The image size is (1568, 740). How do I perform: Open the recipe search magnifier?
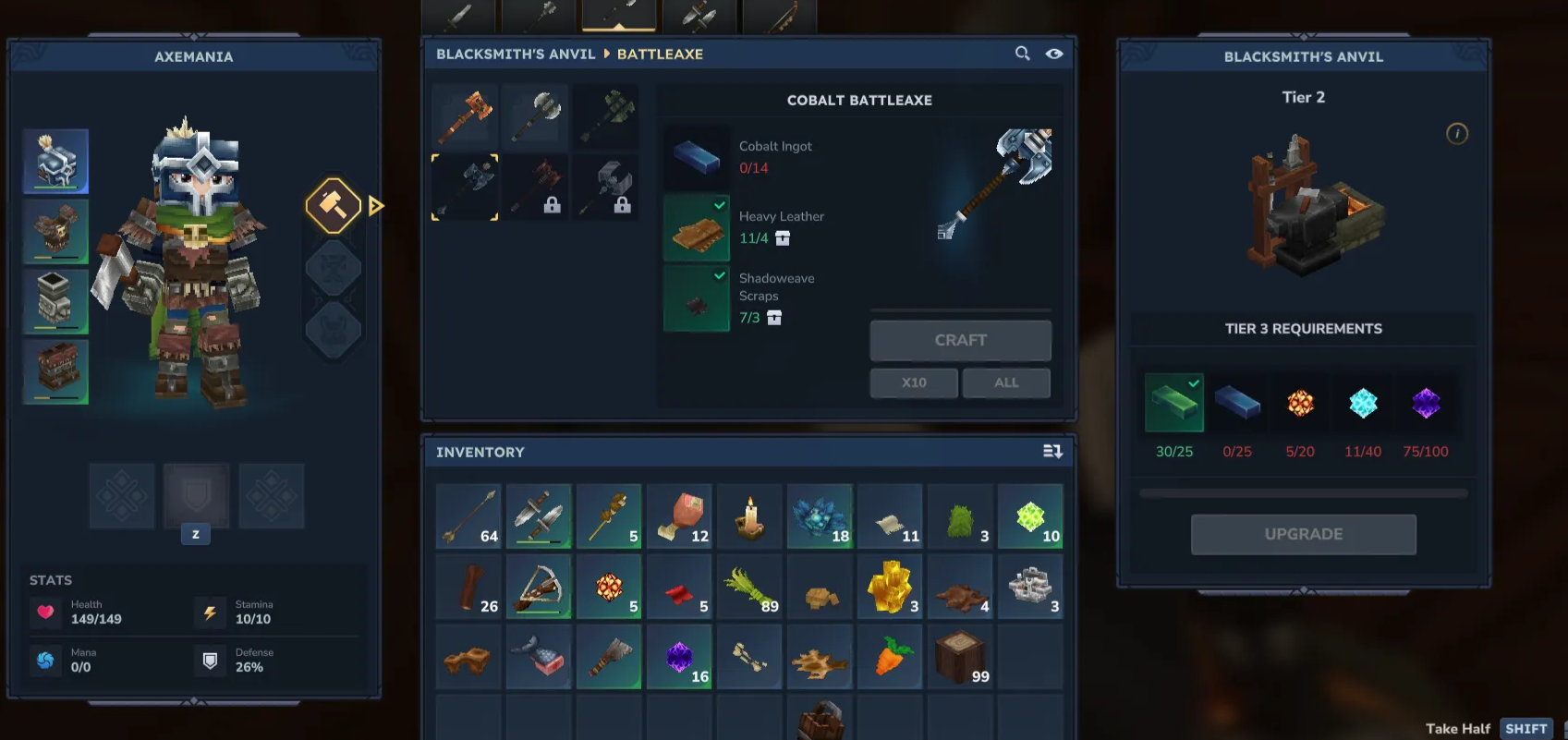pos(1022,54)
